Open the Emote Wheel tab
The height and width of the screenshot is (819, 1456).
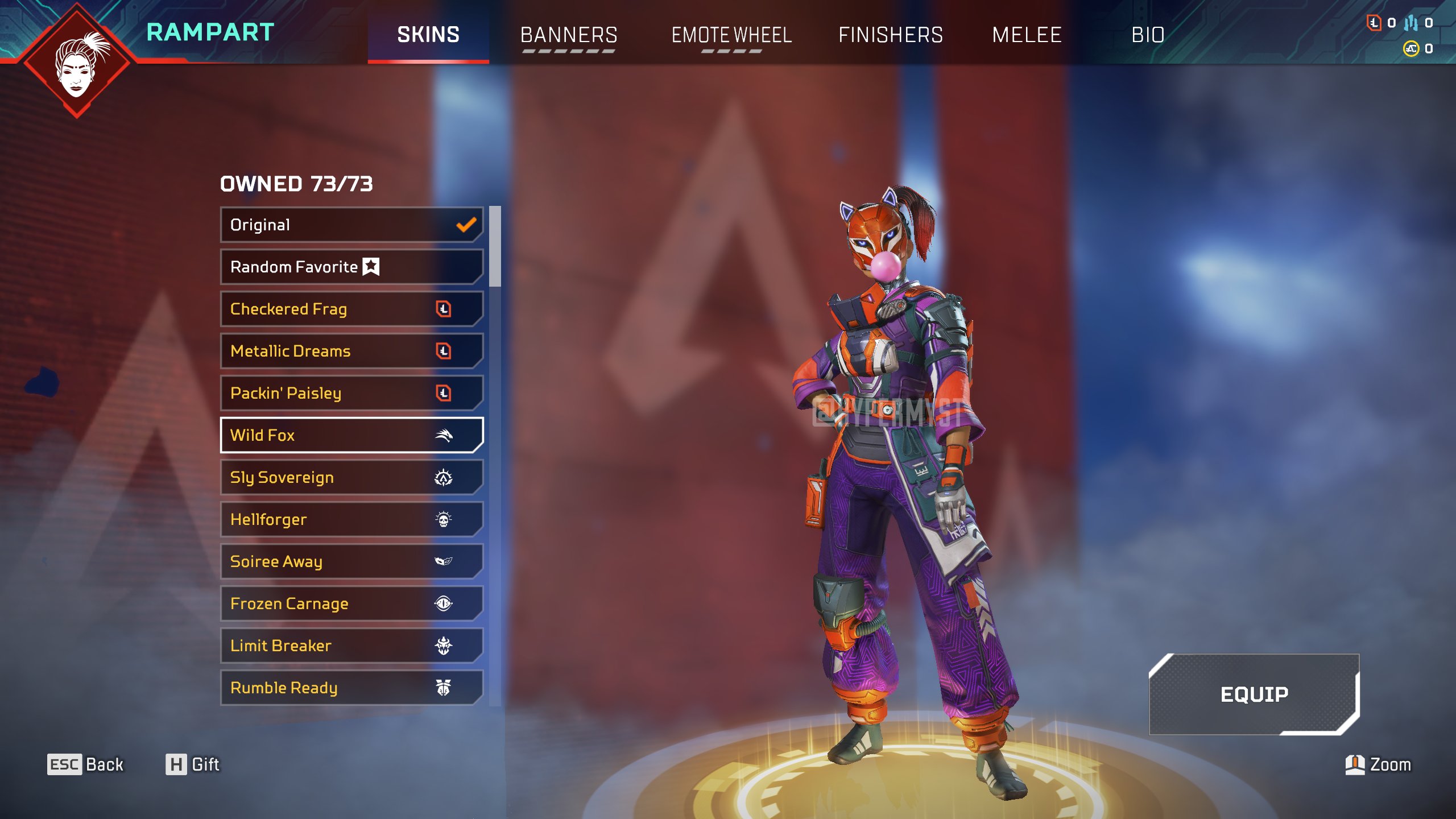(x=731, y=35)
